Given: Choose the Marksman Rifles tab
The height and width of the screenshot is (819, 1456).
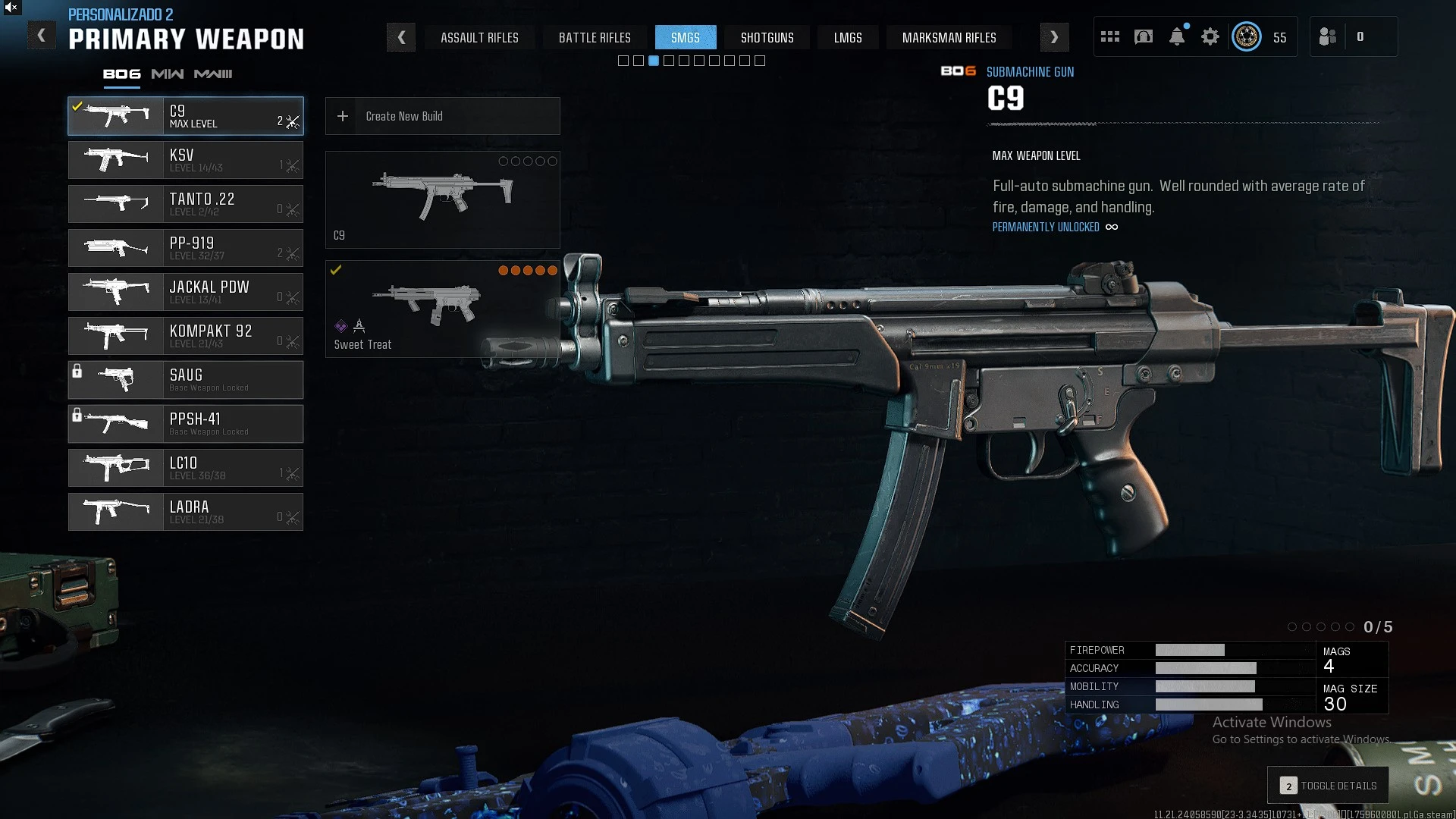Looking at the screenshot, I should tap(949, 38).
